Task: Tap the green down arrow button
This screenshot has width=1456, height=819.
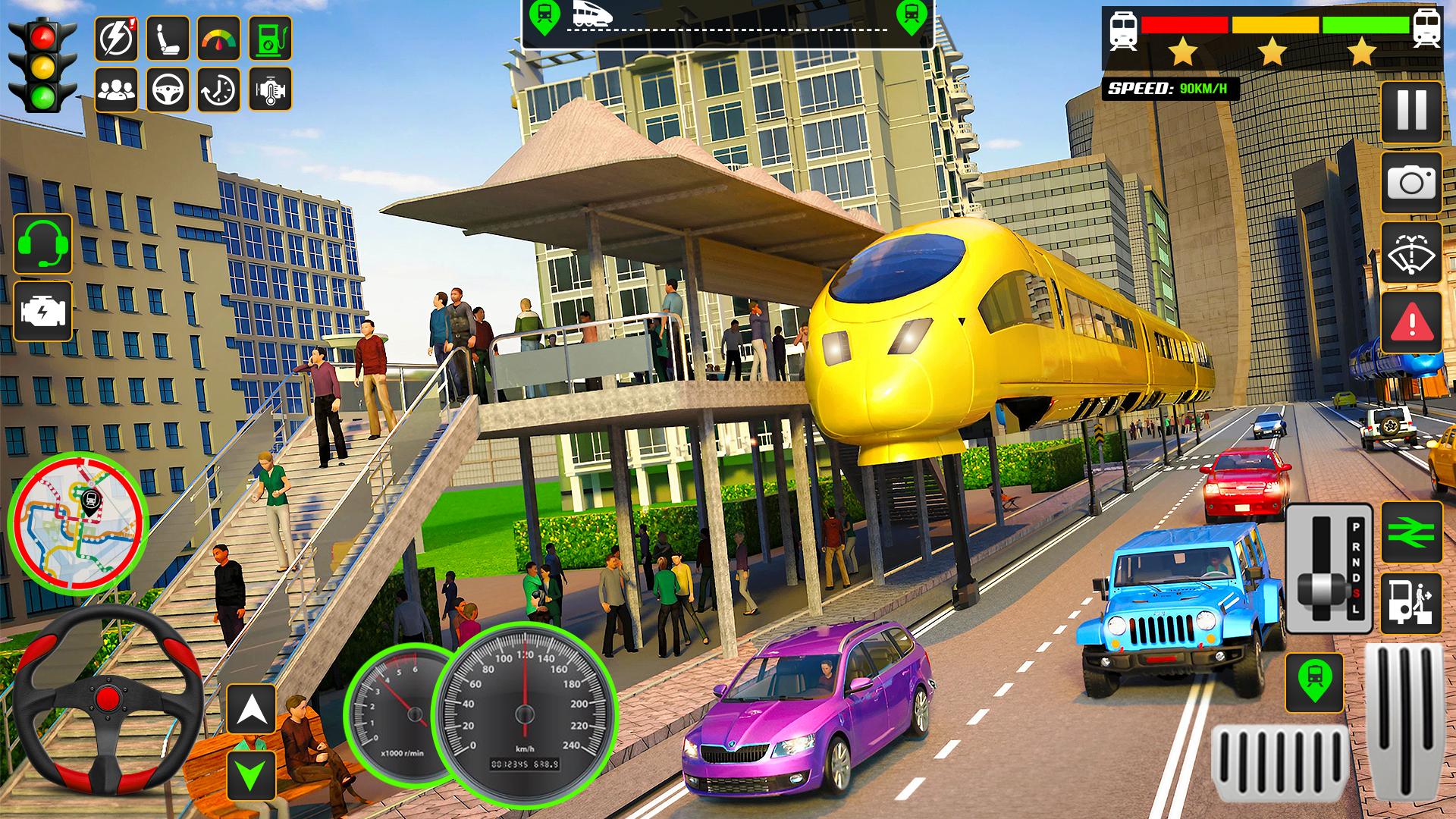Action: pyautogui.click(x=252, y=774)
